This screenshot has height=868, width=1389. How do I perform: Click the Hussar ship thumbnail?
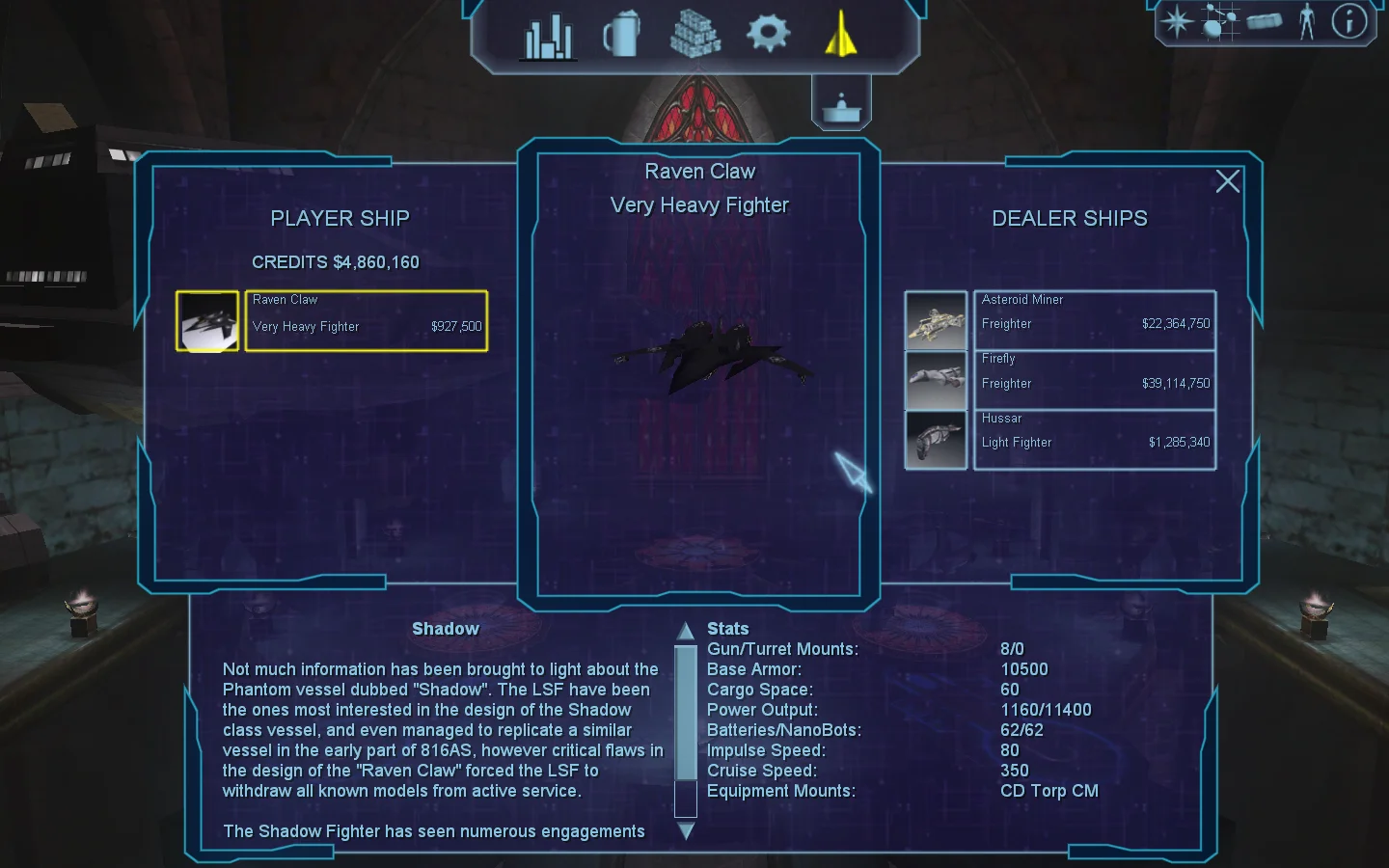(936, 440)
